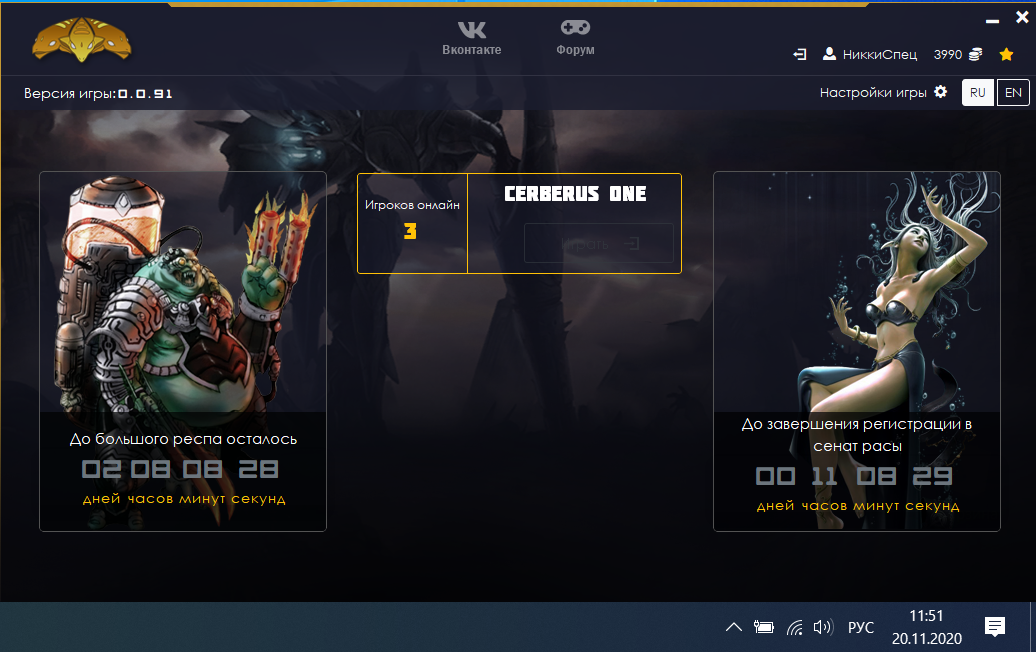Click the golden launcher logo
The height and width of the screenshot is (652, 1036).
[81, 40]
